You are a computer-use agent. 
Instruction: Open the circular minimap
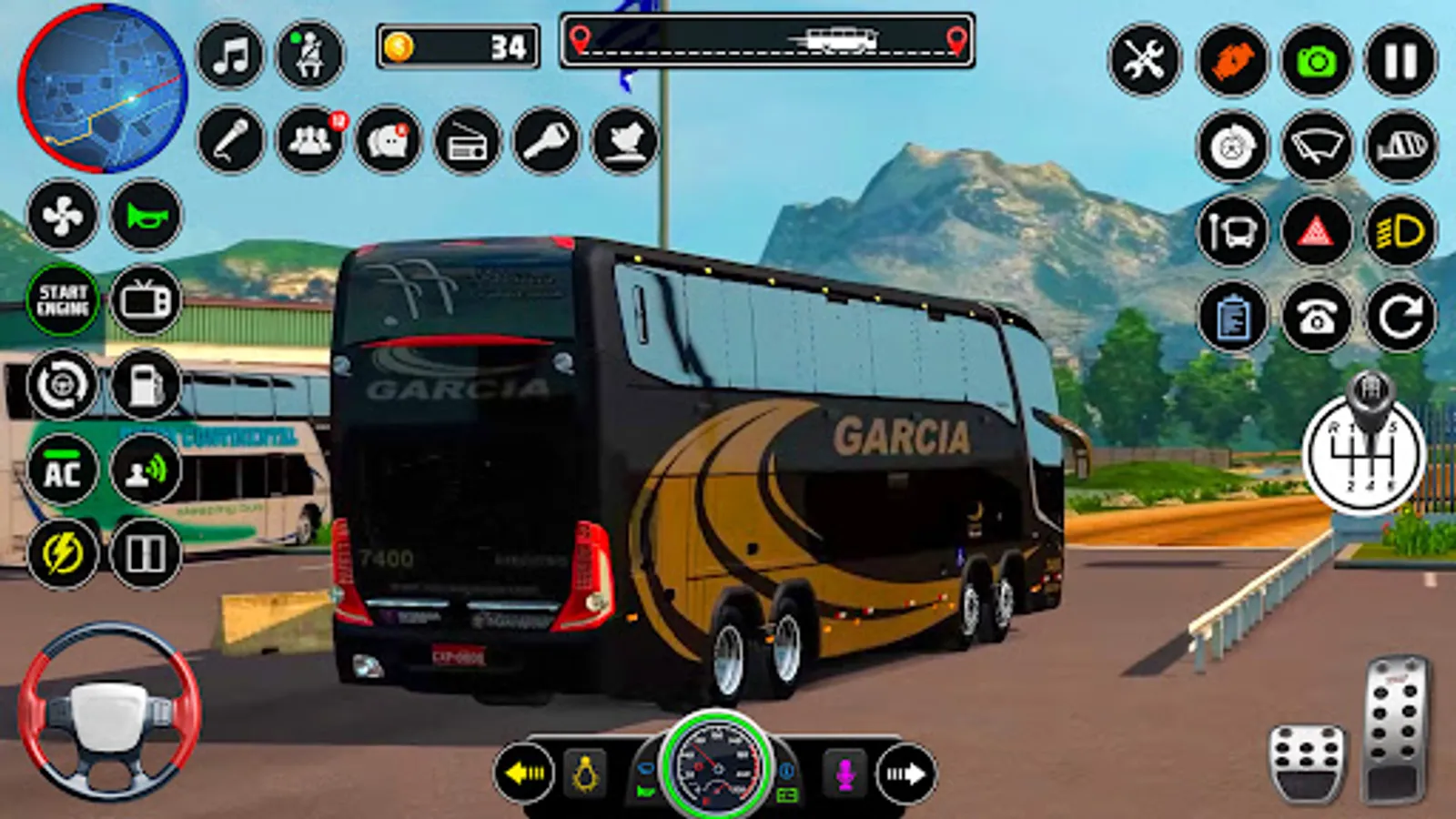pos(103,88)
